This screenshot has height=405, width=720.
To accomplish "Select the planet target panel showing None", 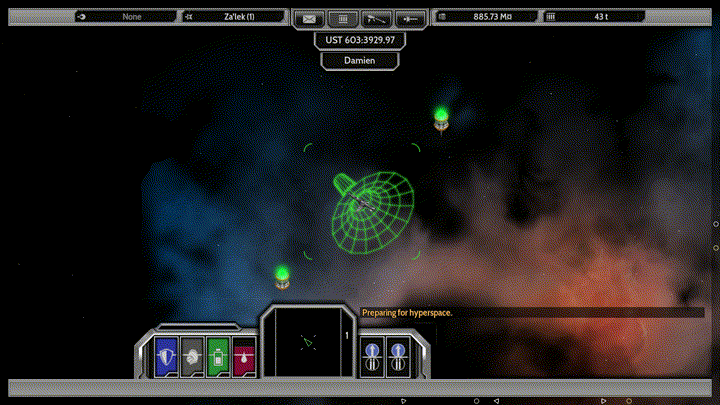I will coord(124,17).
